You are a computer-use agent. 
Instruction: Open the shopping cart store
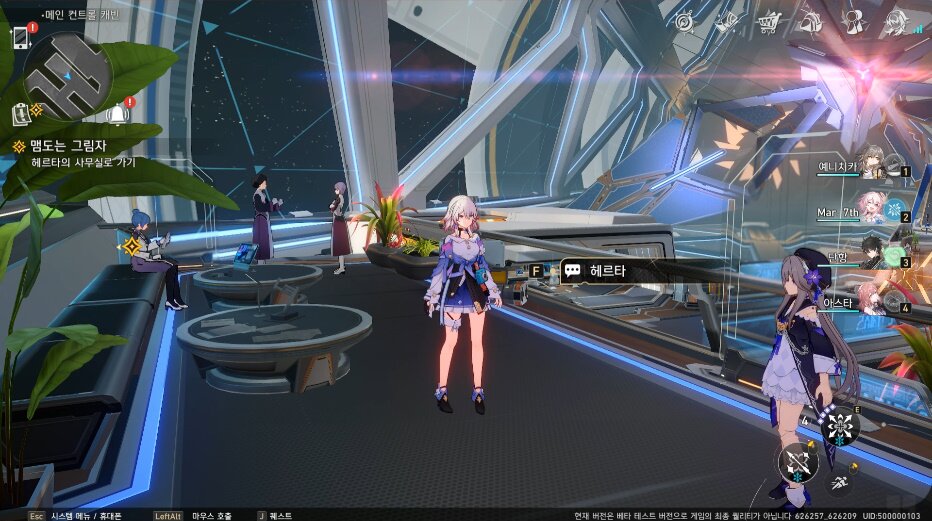tap(769, 21)
